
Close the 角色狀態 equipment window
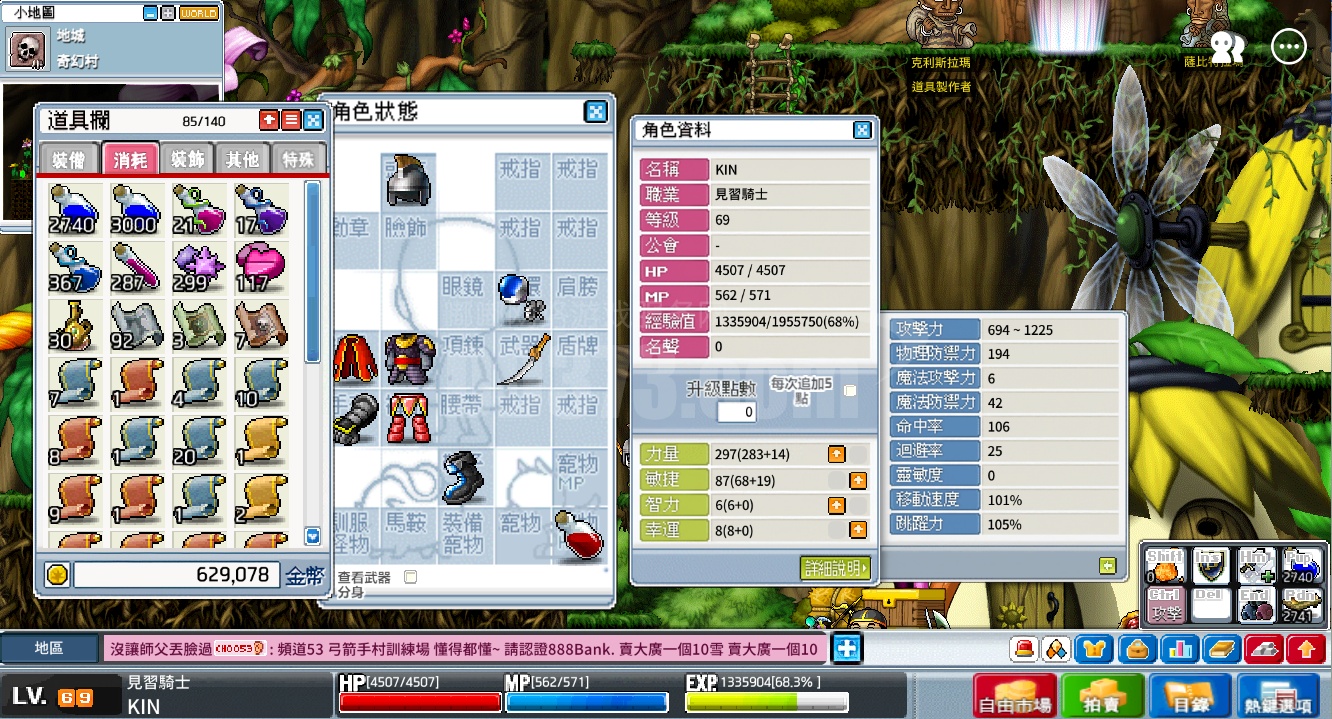(595, 111)
